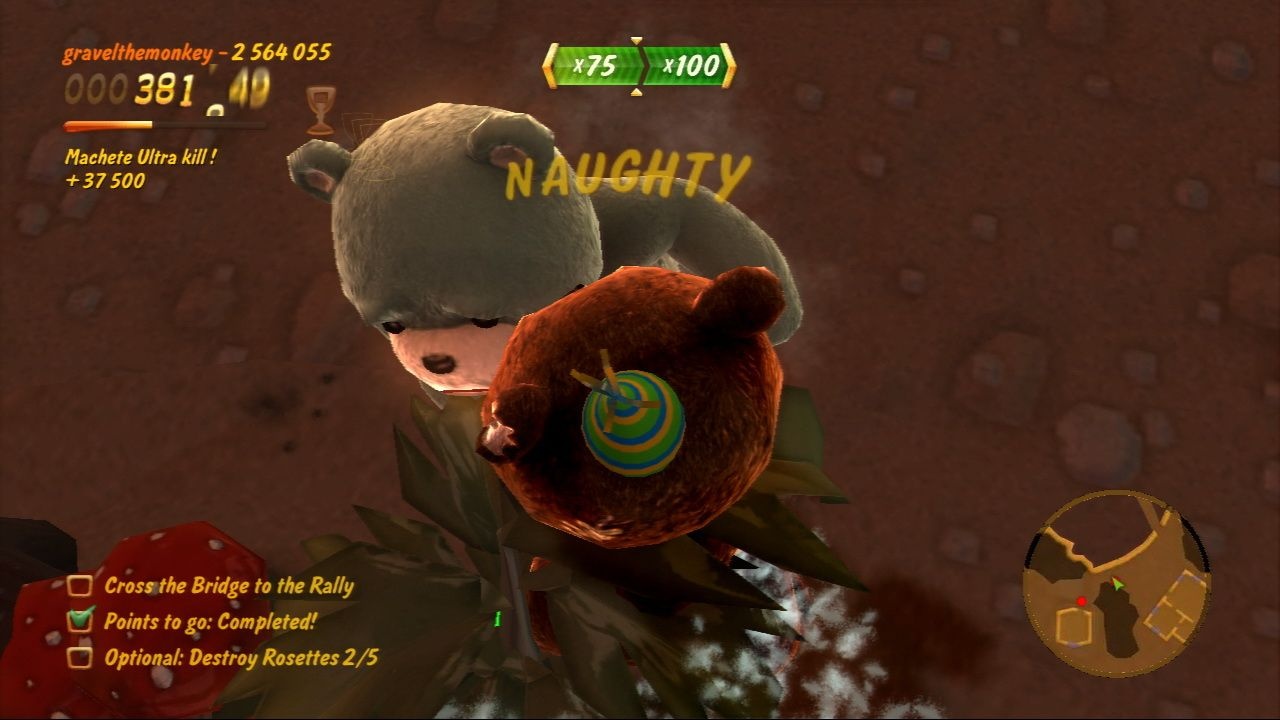Click the green player arrow on the minimap
The height and width of the screenshot is (720, 1280).
pyautogui.click(x=1117, y=584)
